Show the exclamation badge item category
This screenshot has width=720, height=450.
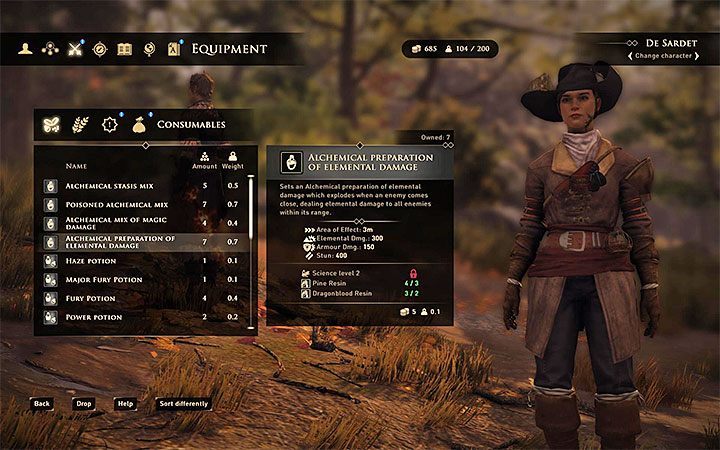[110, 125]
